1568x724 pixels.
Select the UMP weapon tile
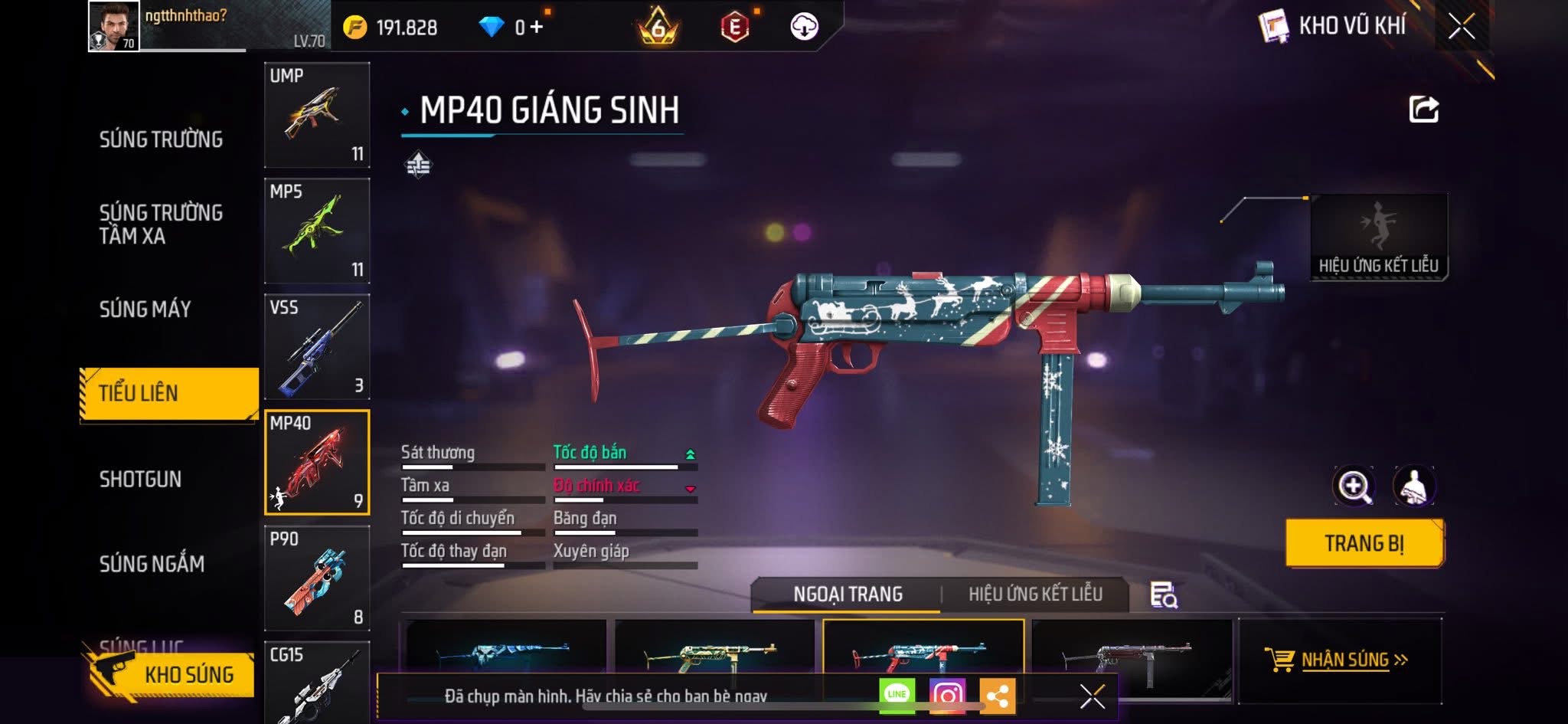pyautogui.click(x=317, y=115)
